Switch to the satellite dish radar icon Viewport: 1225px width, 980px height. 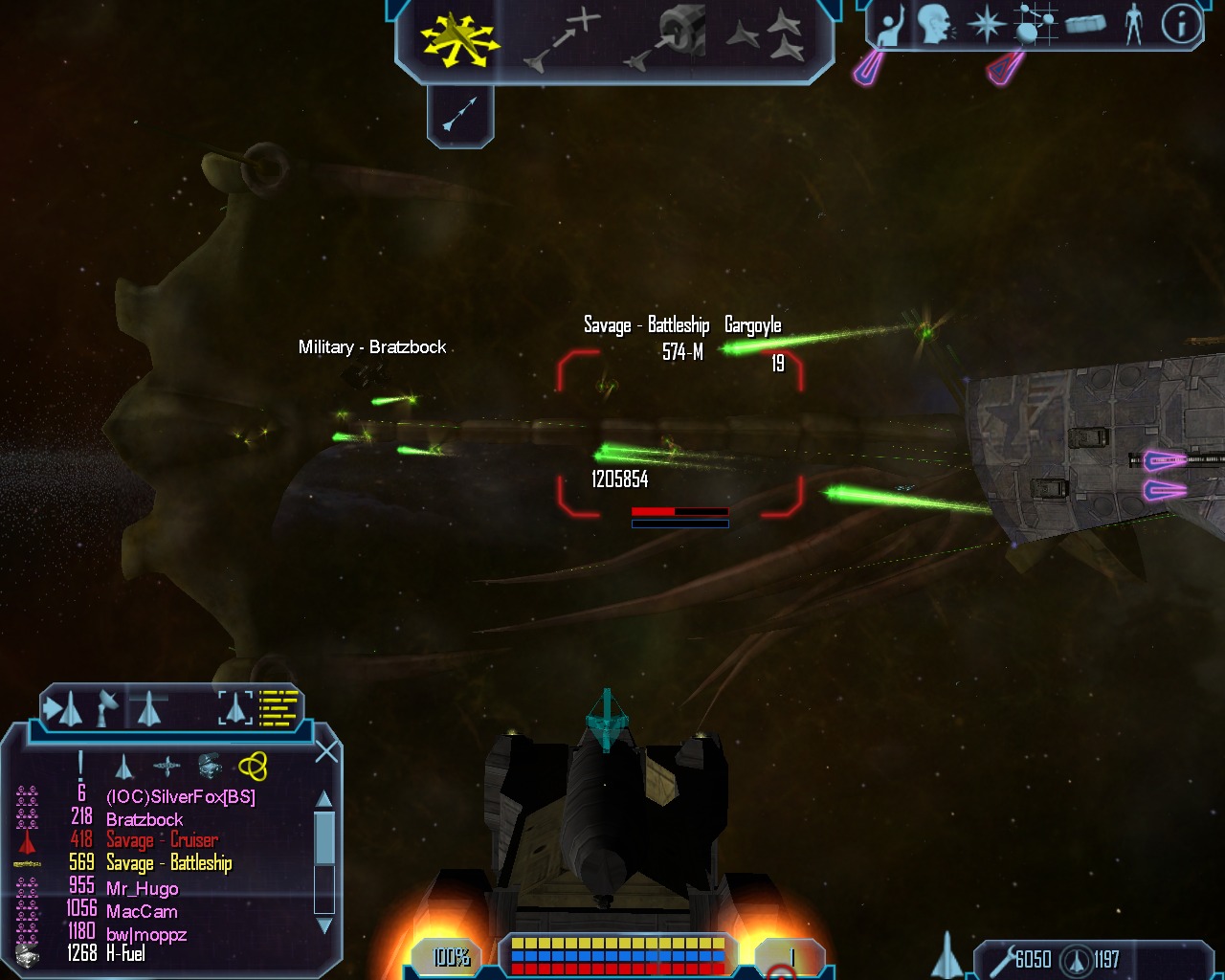click(107, 708)
